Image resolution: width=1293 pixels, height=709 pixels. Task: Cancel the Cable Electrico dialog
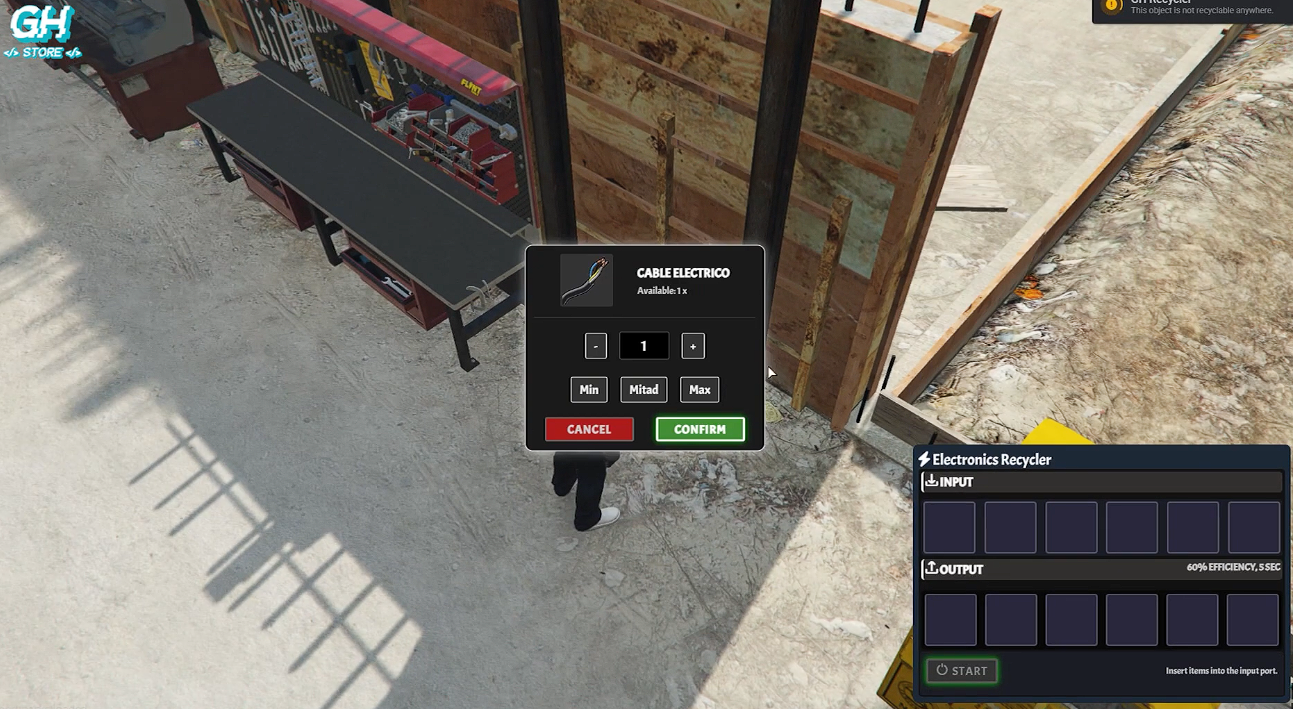click(589, 429)
